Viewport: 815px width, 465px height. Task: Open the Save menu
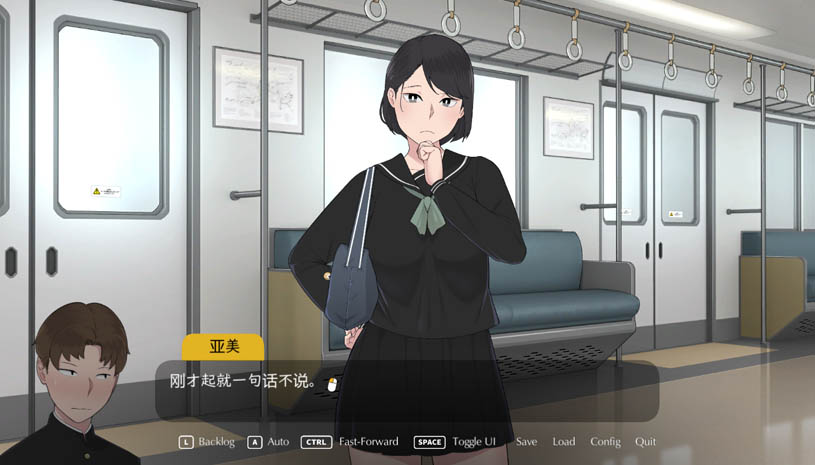pos(526,442)
